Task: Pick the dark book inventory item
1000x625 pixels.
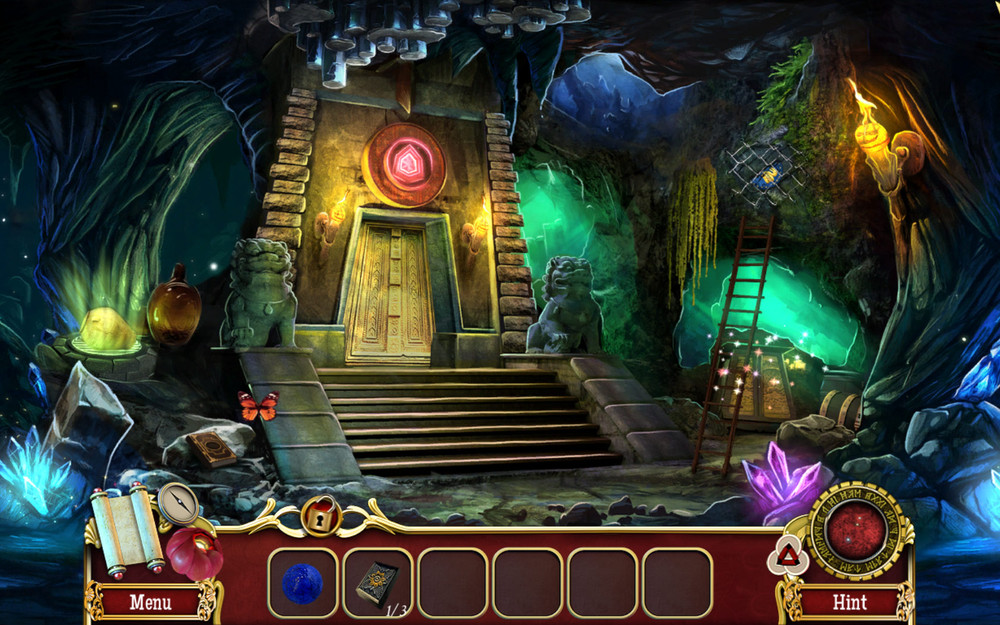Action: coord(377,582)
